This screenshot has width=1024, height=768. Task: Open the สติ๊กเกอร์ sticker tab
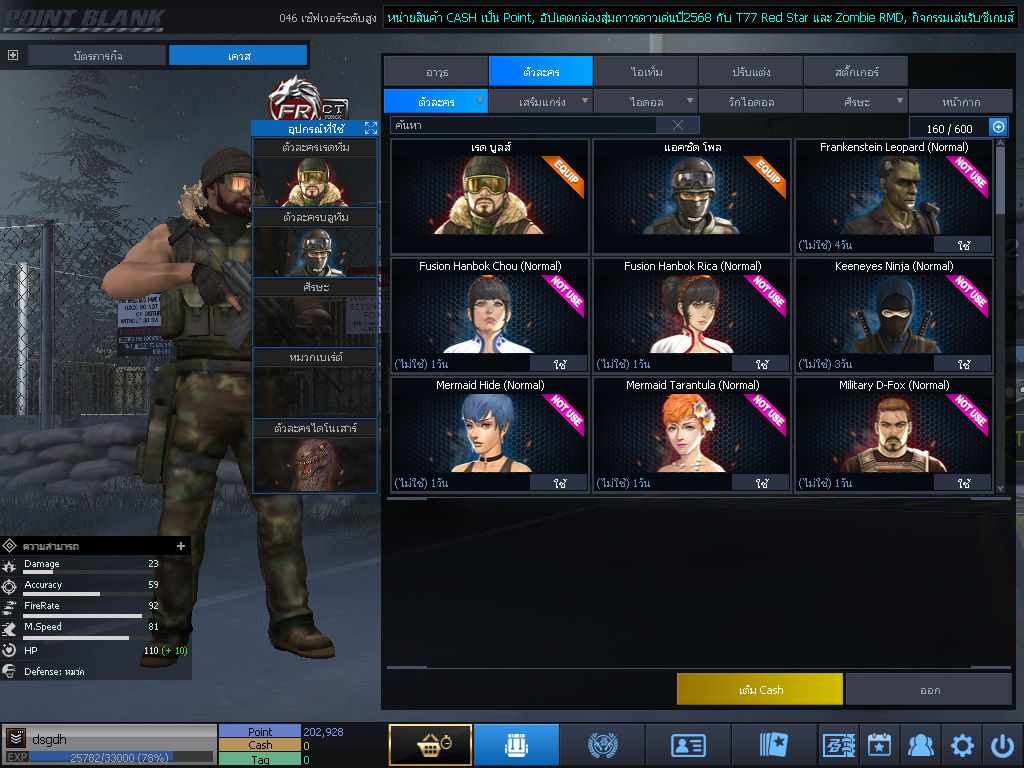click(x=855, y=72)
